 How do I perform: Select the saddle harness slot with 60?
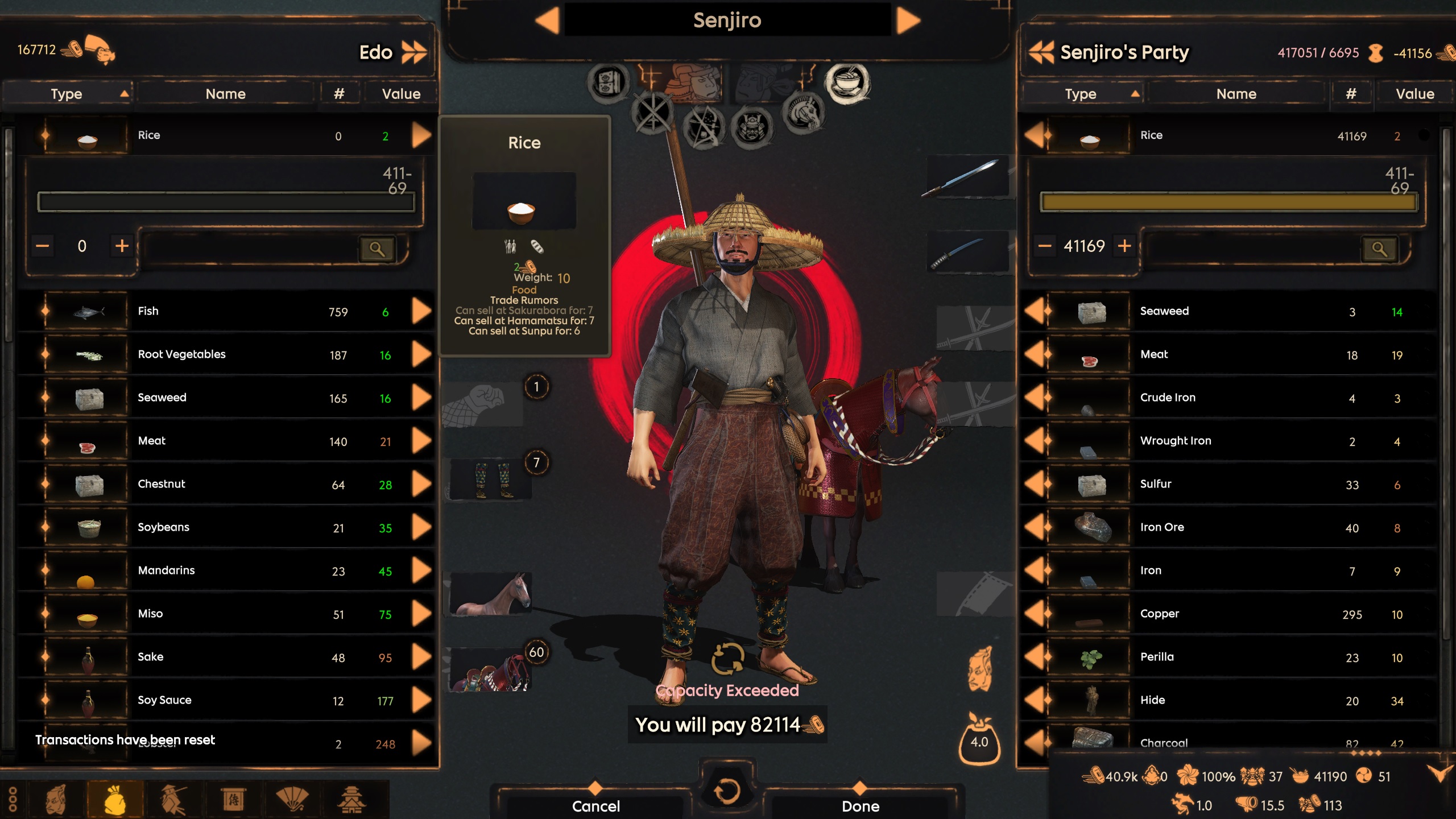click(x=489, y=669)
